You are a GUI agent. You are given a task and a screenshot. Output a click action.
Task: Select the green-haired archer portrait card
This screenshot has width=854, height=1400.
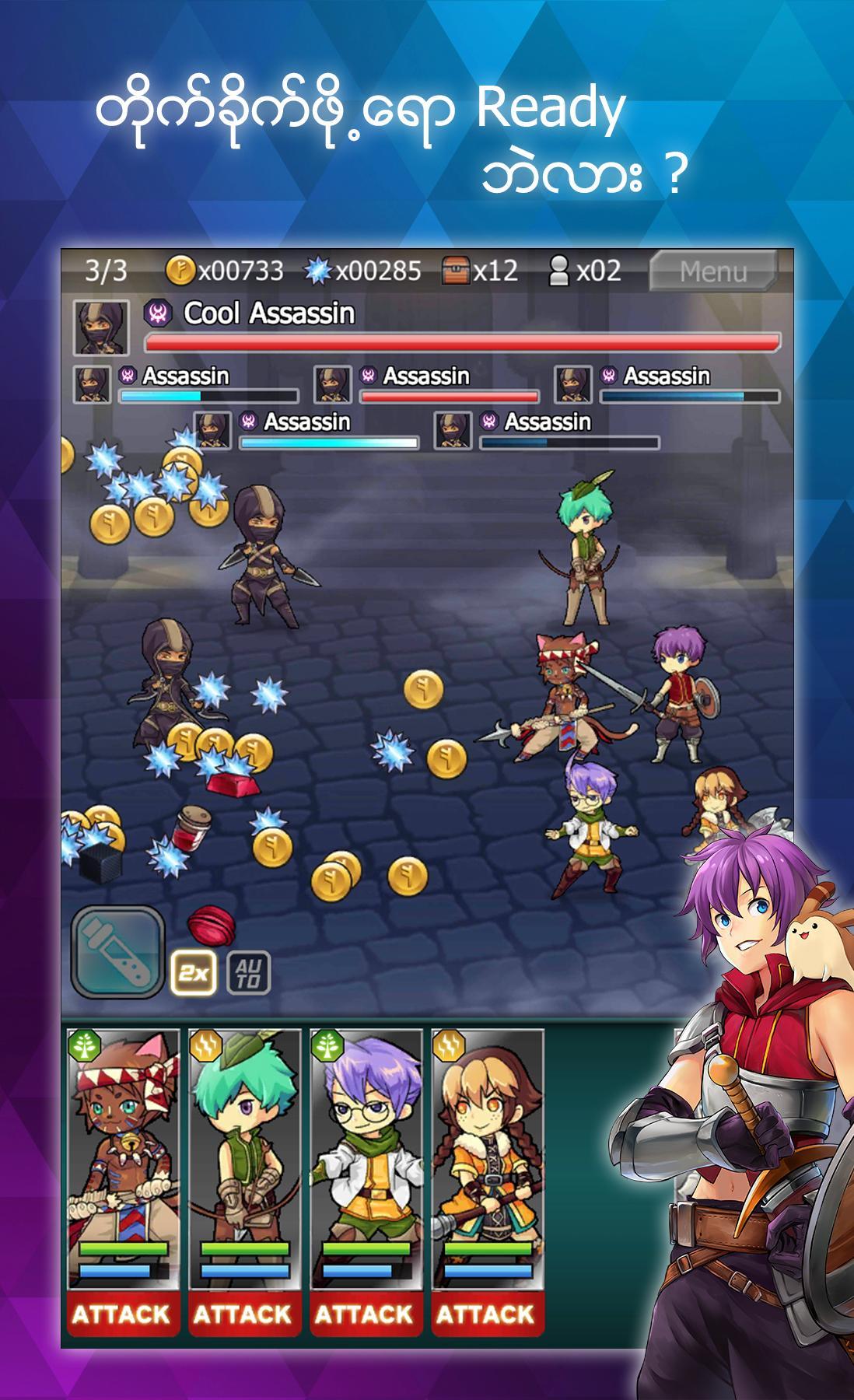point(243,1151)
